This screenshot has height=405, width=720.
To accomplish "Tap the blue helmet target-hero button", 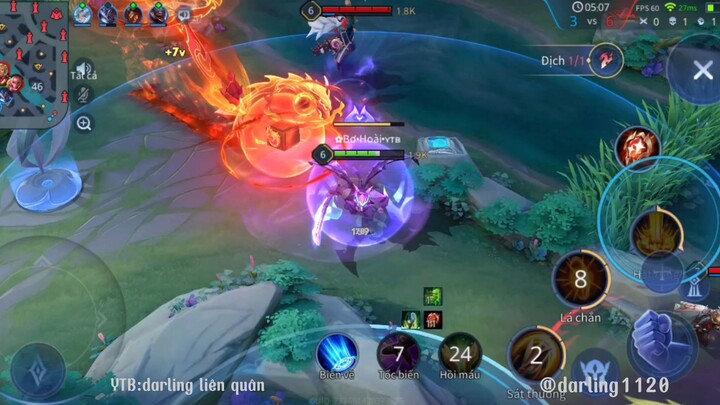I will (595, 371).
